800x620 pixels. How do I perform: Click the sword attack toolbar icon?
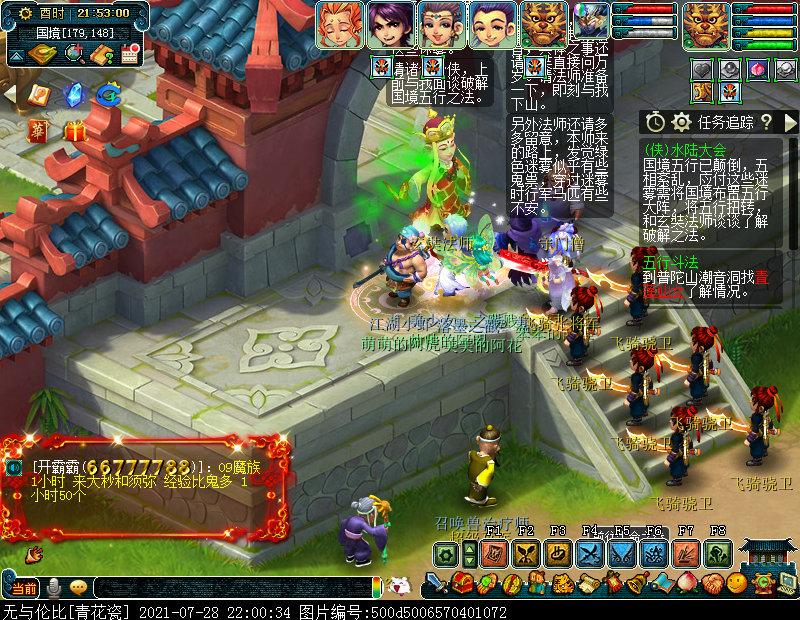437,583
